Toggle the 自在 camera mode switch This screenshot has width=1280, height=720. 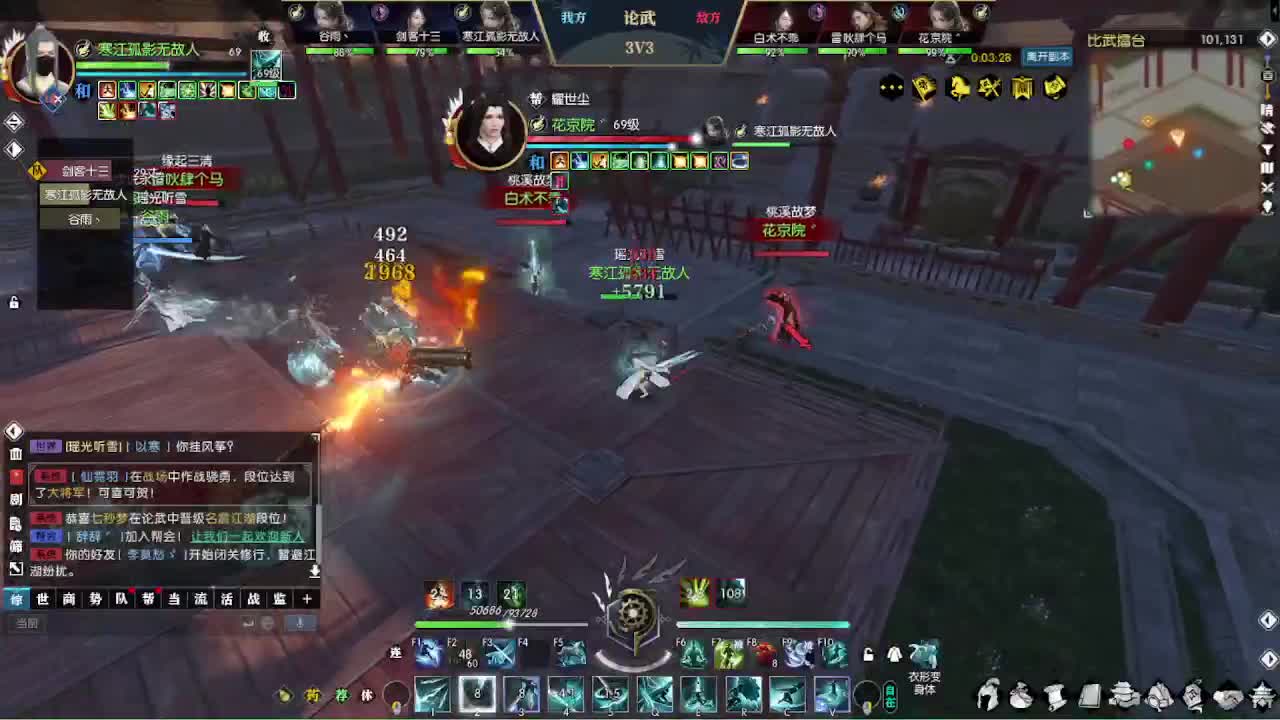coord(890,695)
